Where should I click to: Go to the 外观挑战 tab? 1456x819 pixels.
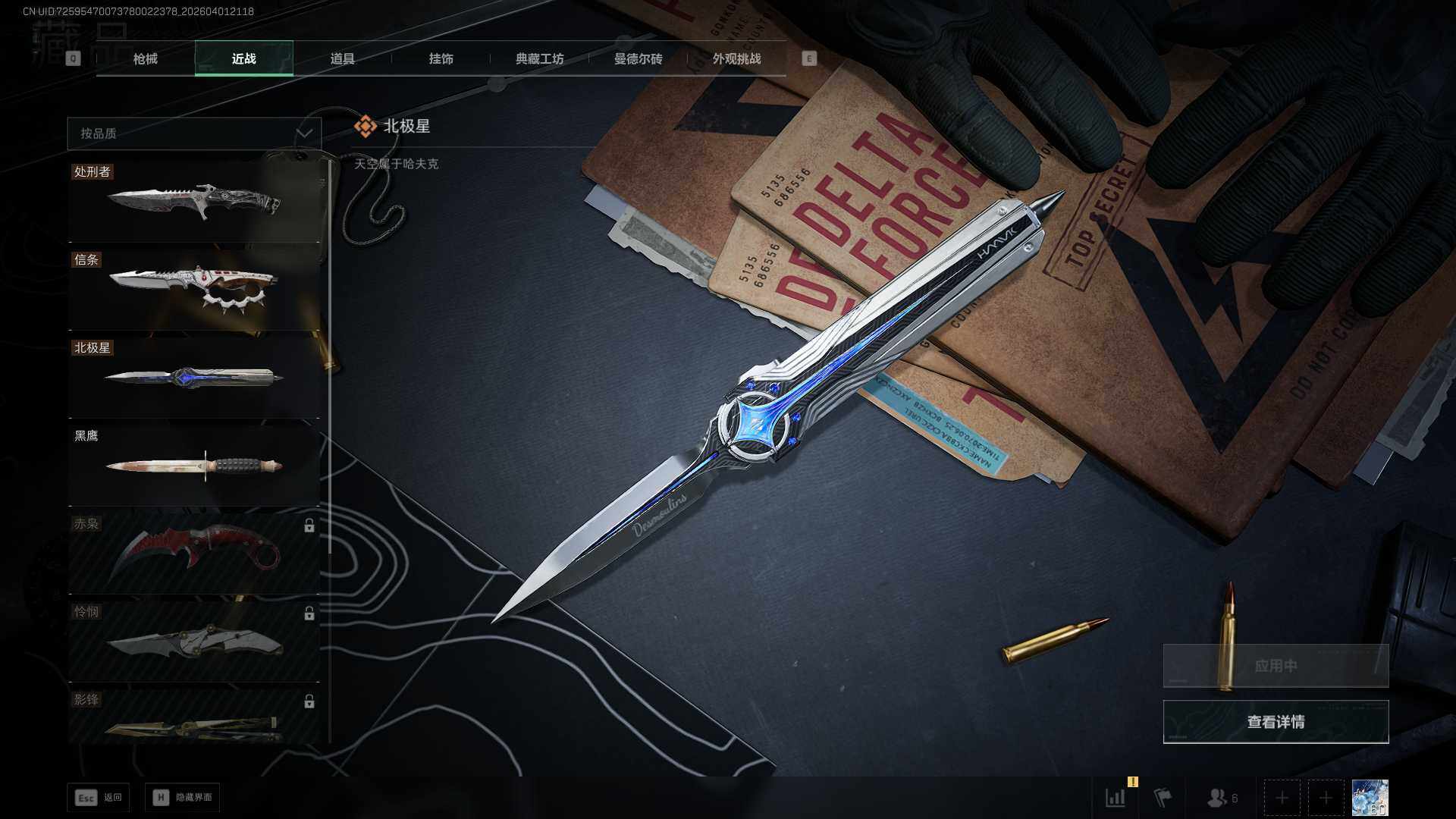click(x=736, y=58)
